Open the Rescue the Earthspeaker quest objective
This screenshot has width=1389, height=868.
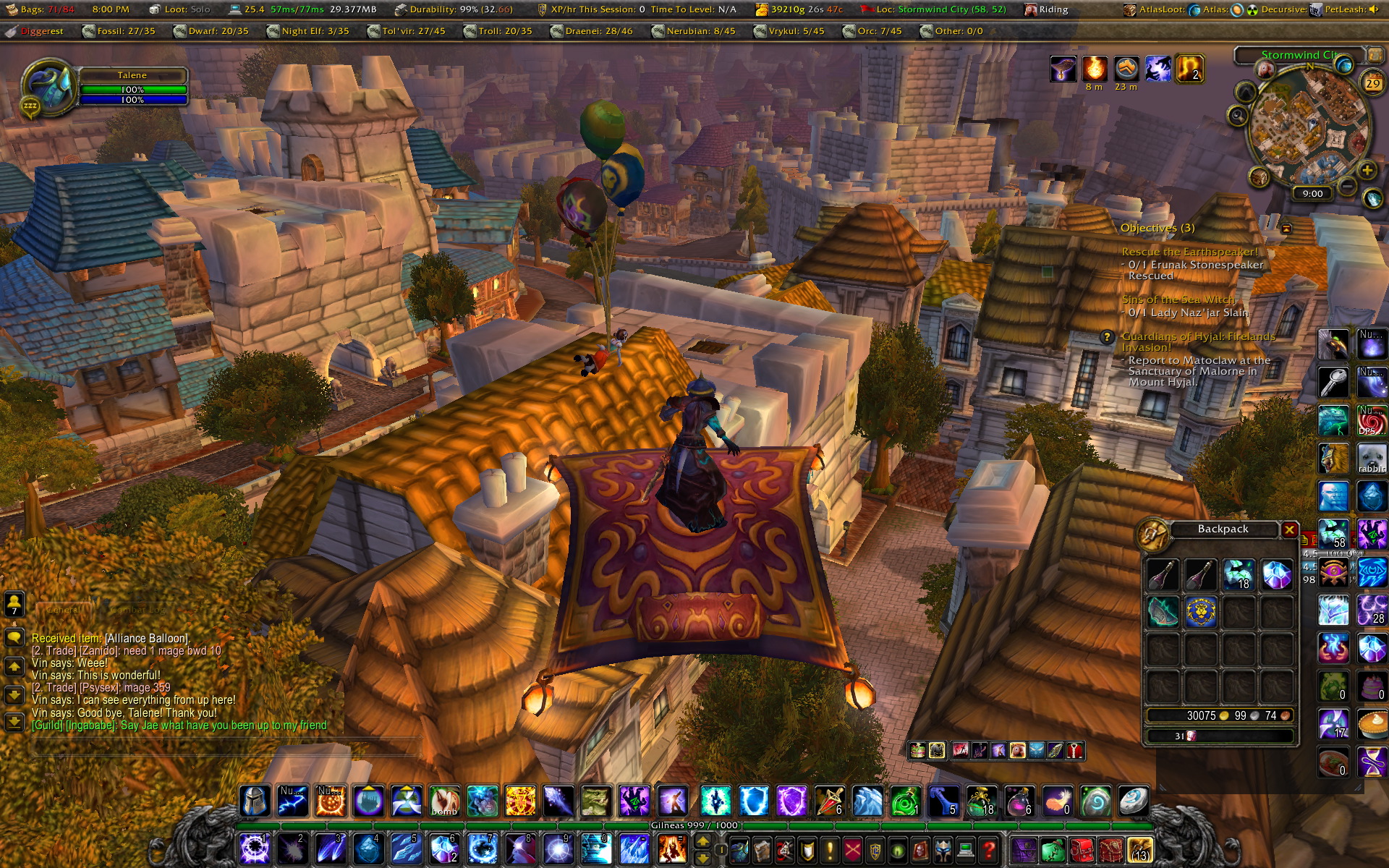click(x=1189, y=252)
